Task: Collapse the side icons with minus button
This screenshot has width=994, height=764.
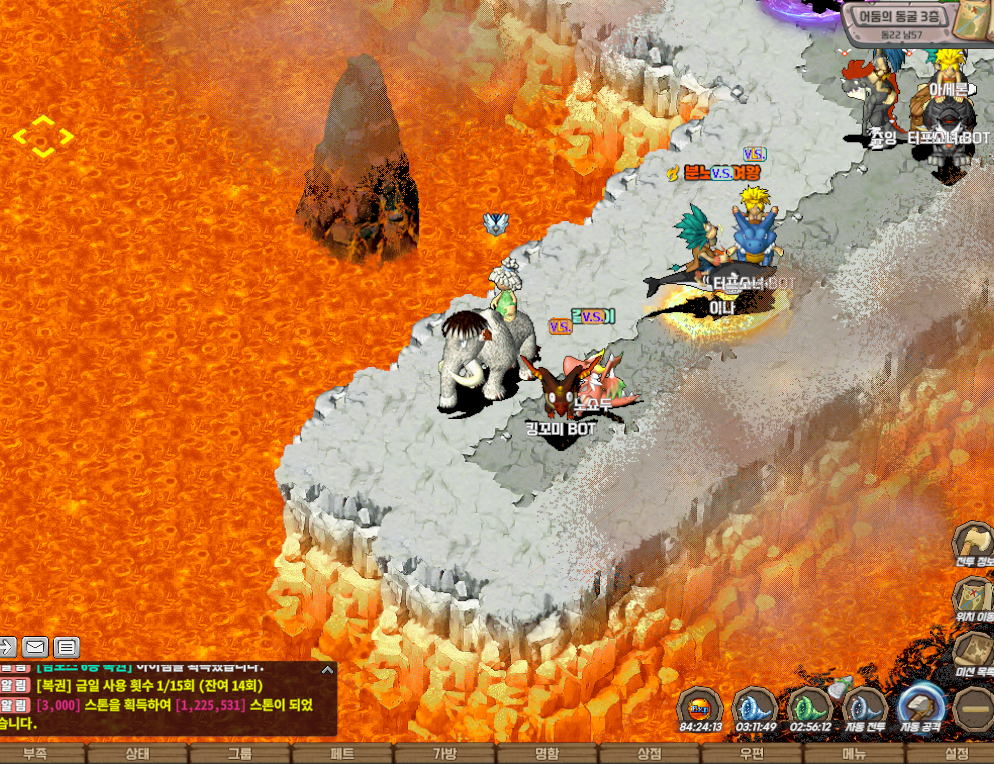Action: pos(973,708)
